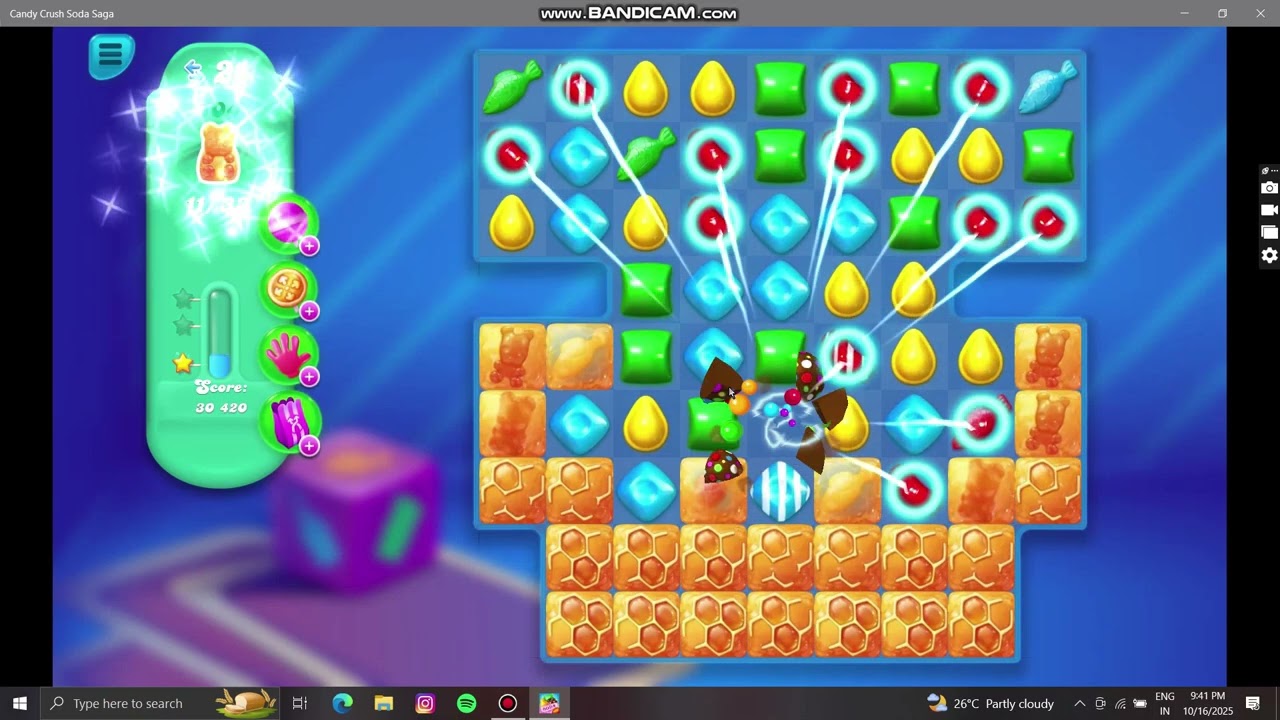Viewport: 1280px width, 720px height.
Task: Close the game window
Action: [1260, 13]
